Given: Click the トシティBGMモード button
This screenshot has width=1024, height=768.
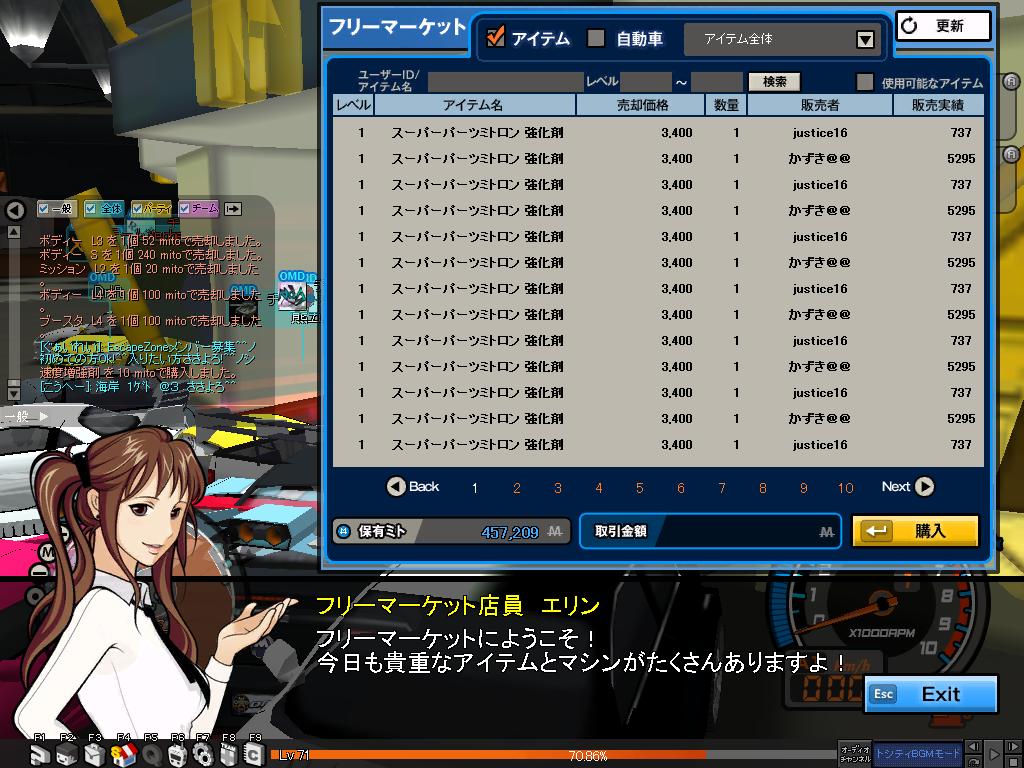Looking at the screenshot, I should (918, 753).
